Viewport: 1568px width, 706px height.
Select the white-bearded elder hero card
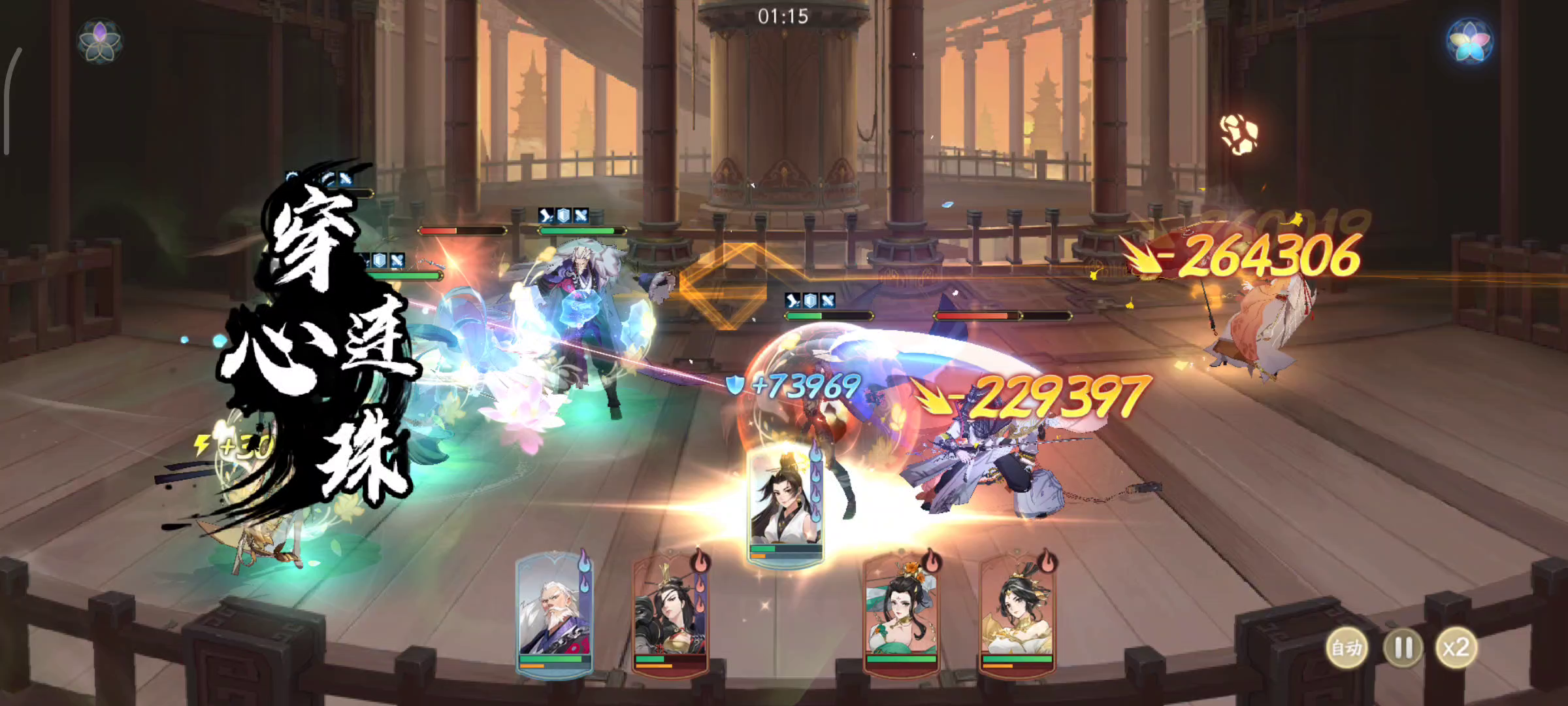pos(555,614)
